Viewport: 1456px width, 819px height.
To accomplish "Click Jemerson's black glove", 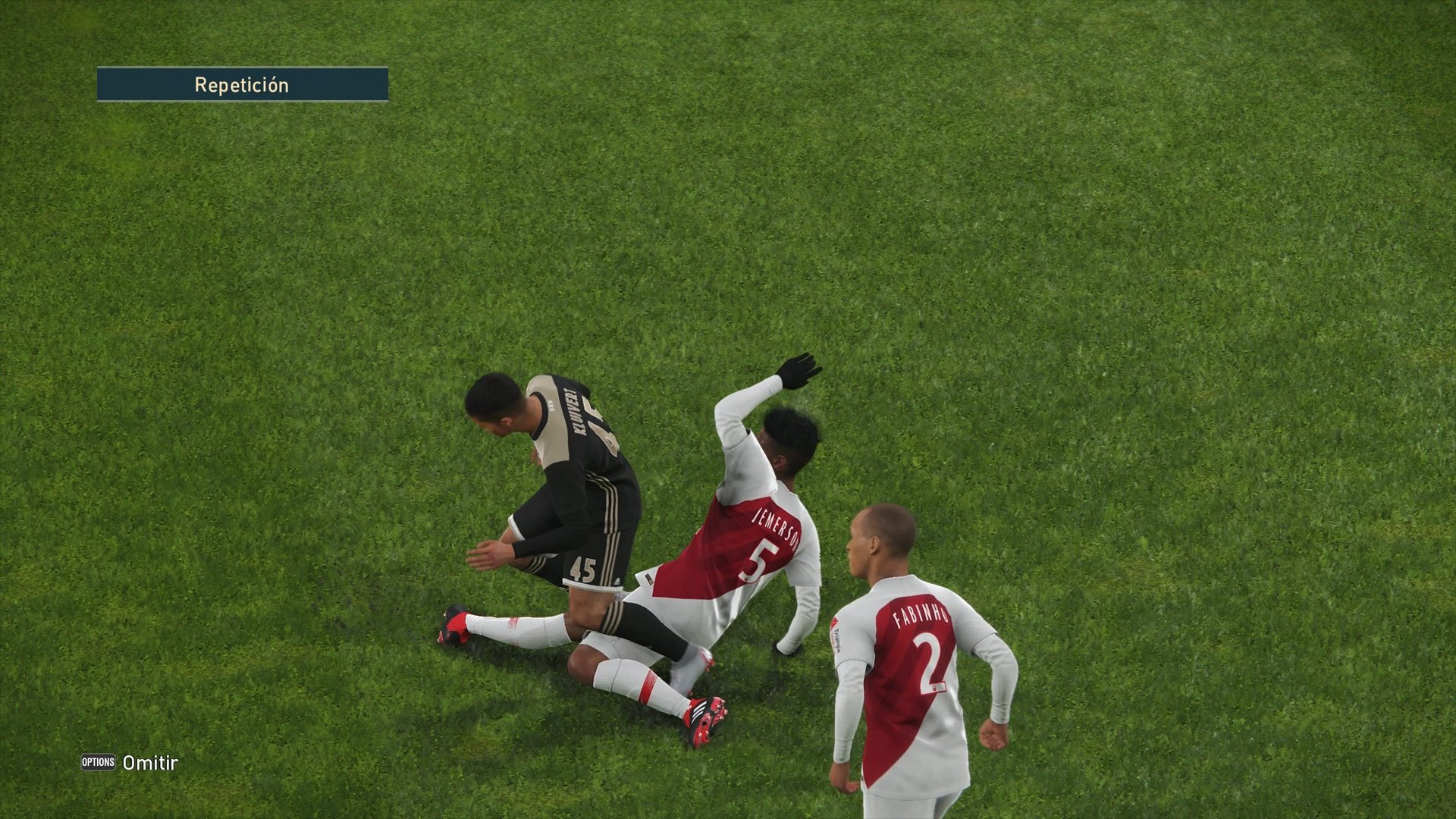I will [799, 372].
